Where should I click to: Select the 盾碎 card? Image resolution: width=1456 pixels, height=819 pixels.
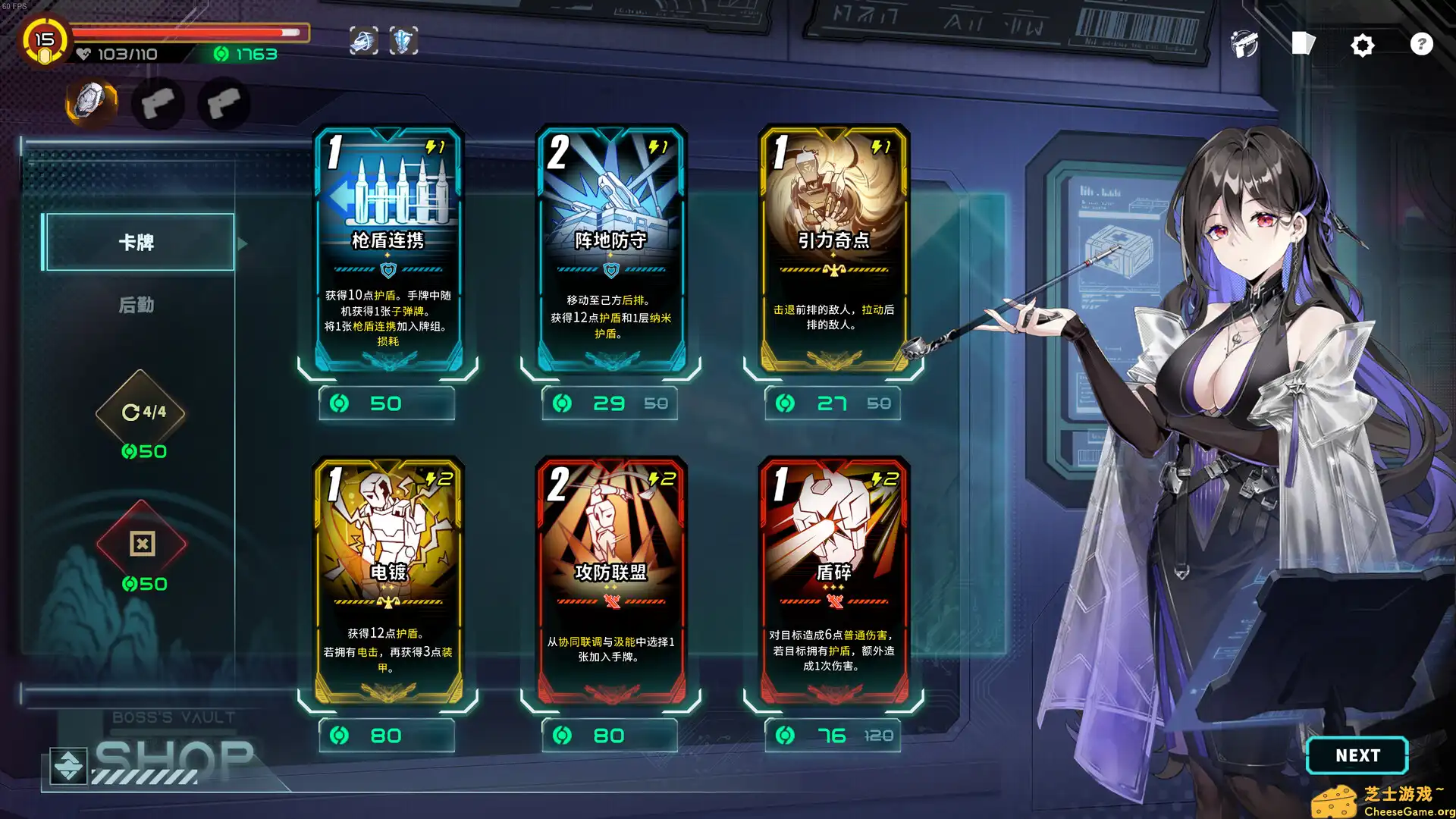832,584
